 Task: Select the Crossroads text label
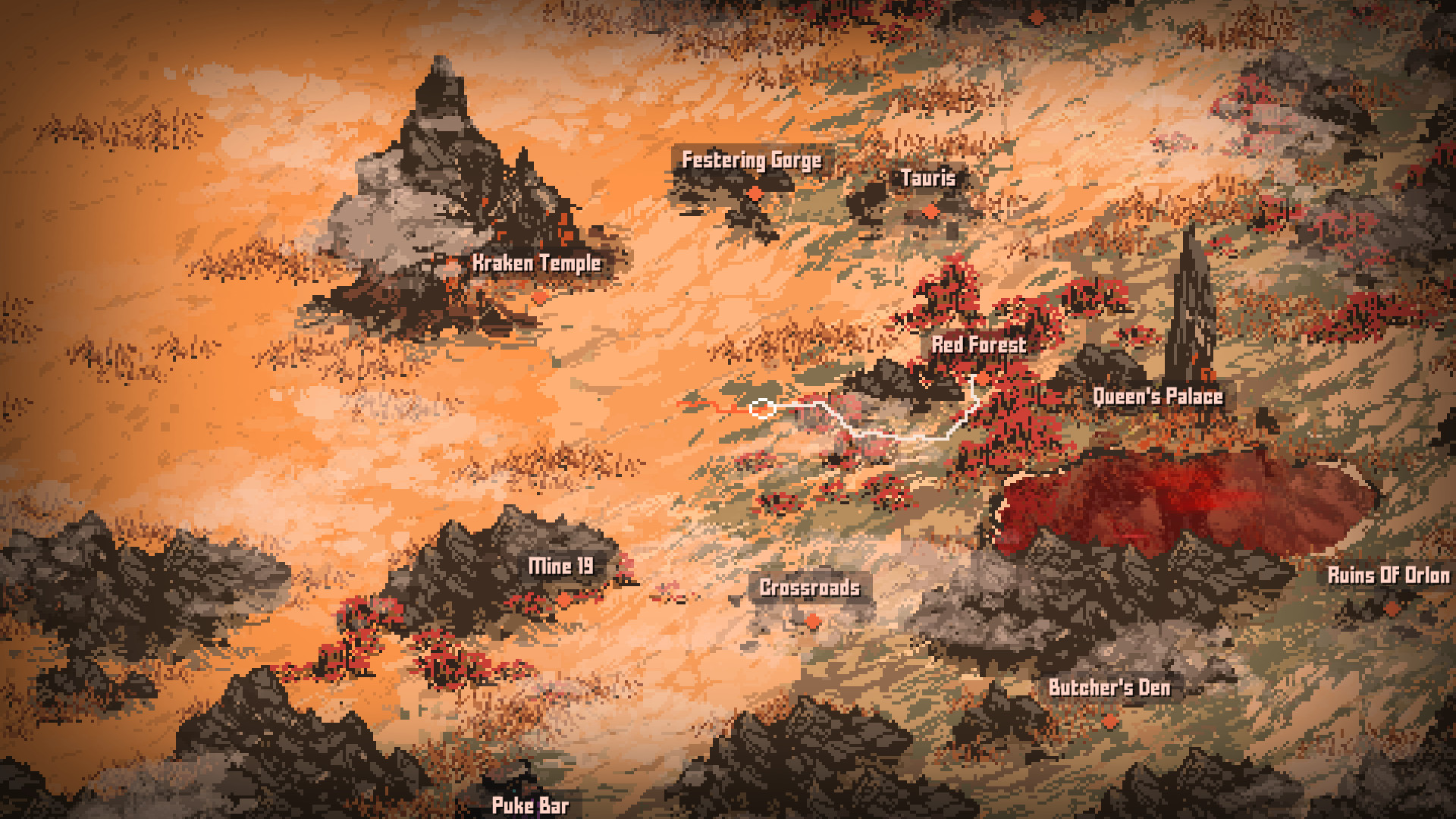click(x=810, y=588)
